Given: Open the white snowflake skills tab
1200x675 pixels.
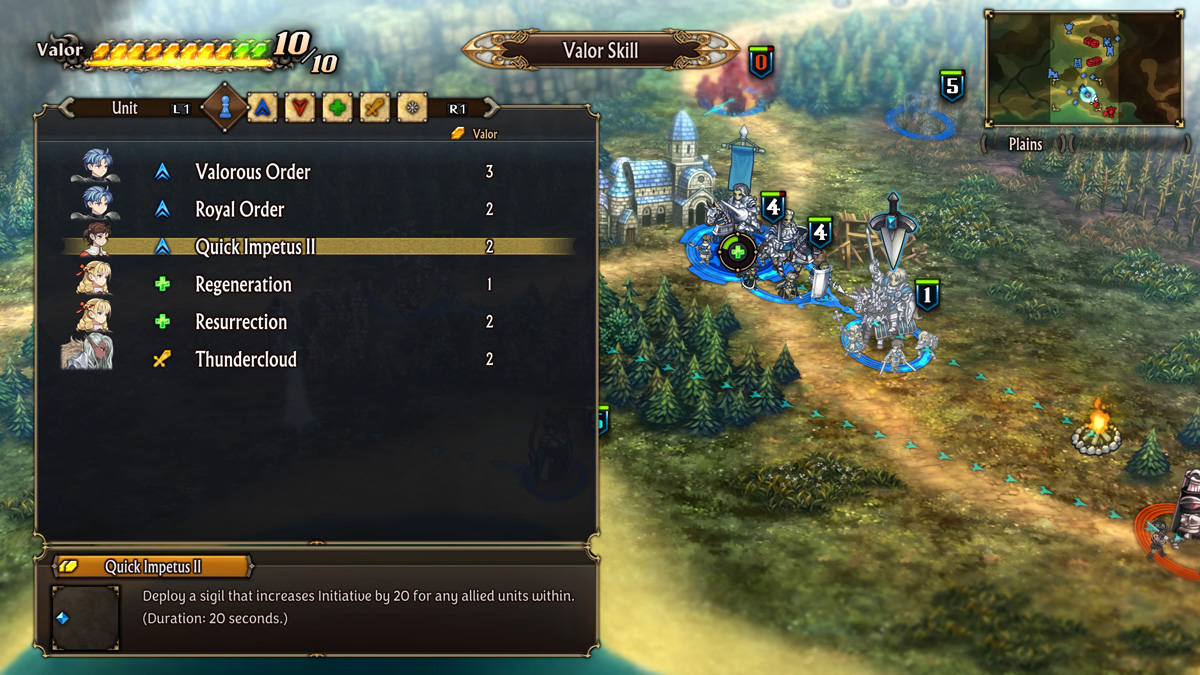Looking at the screenshot, I should 411,108.
